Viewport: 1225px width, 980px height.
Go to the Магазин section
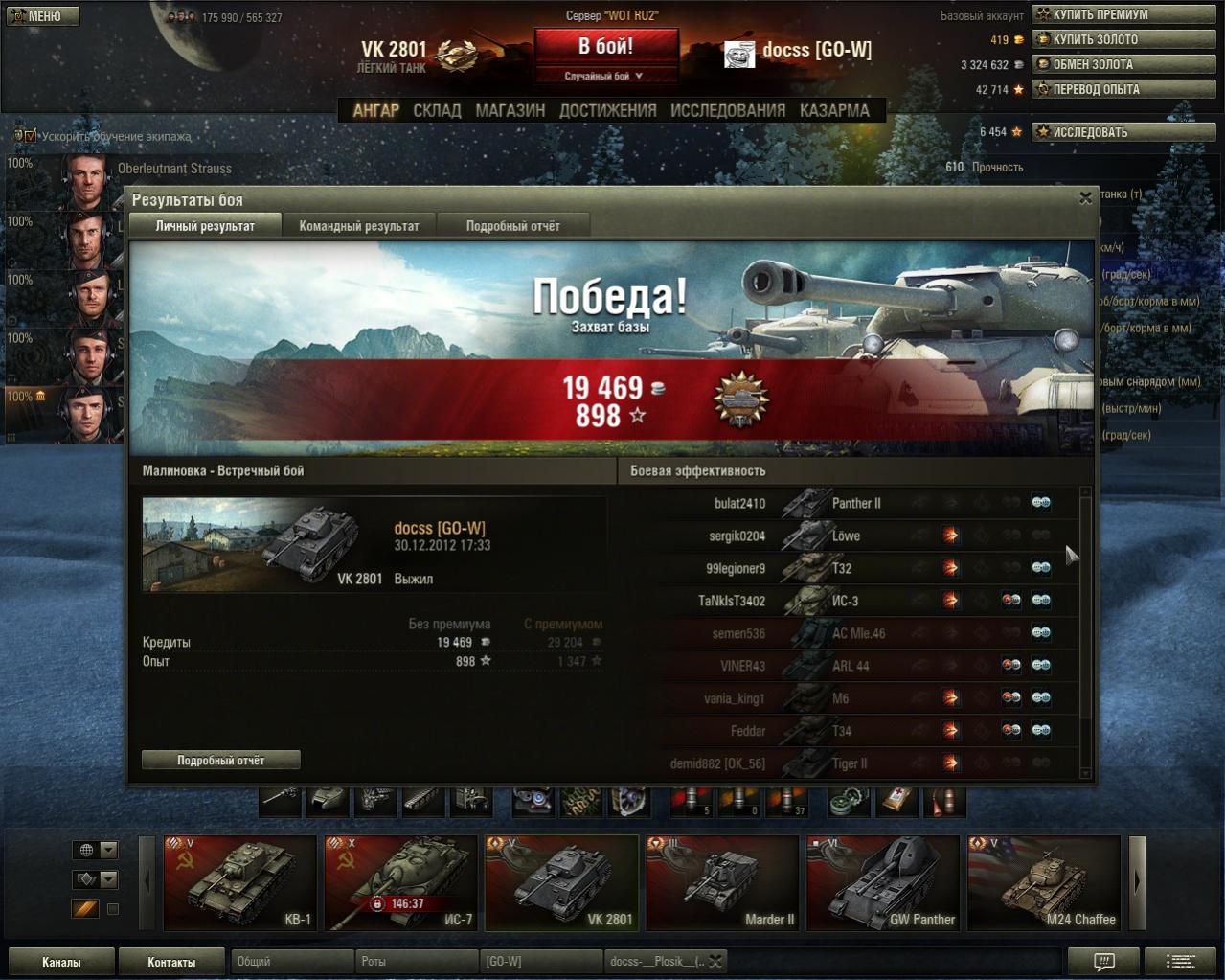coord(510,110)
